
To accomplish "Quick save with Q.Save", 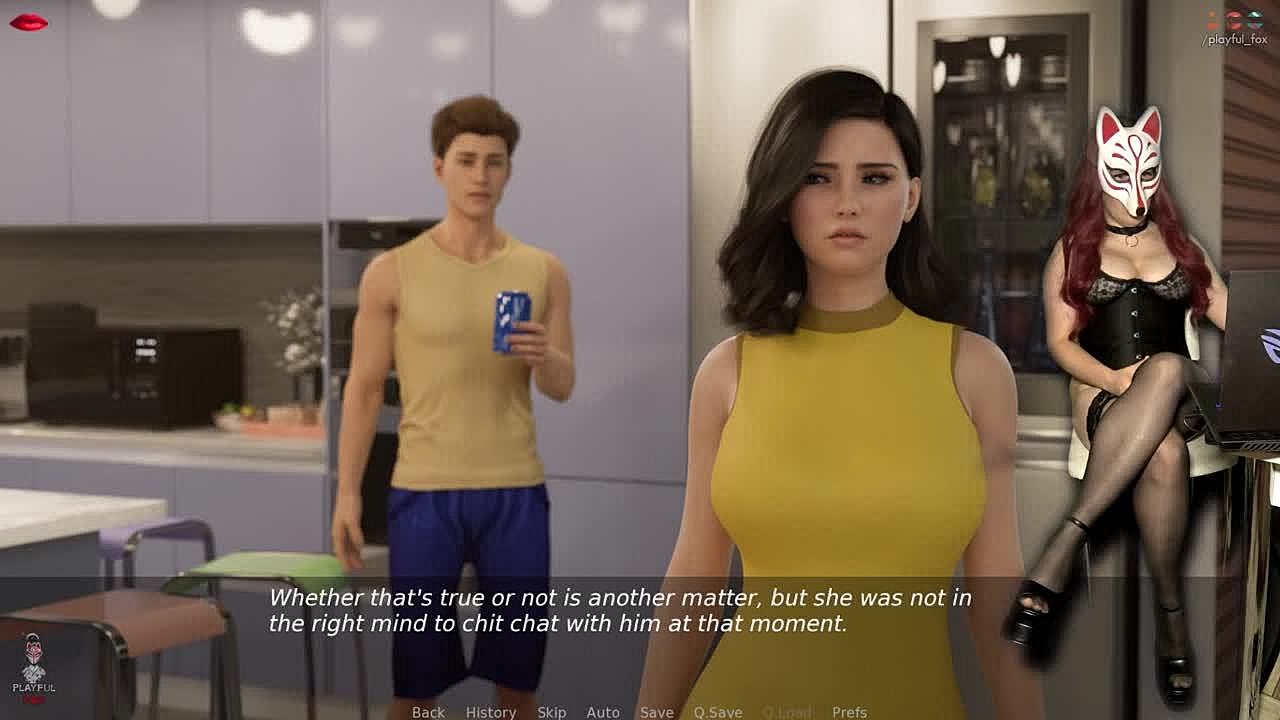I will click(x=717, y=712).
